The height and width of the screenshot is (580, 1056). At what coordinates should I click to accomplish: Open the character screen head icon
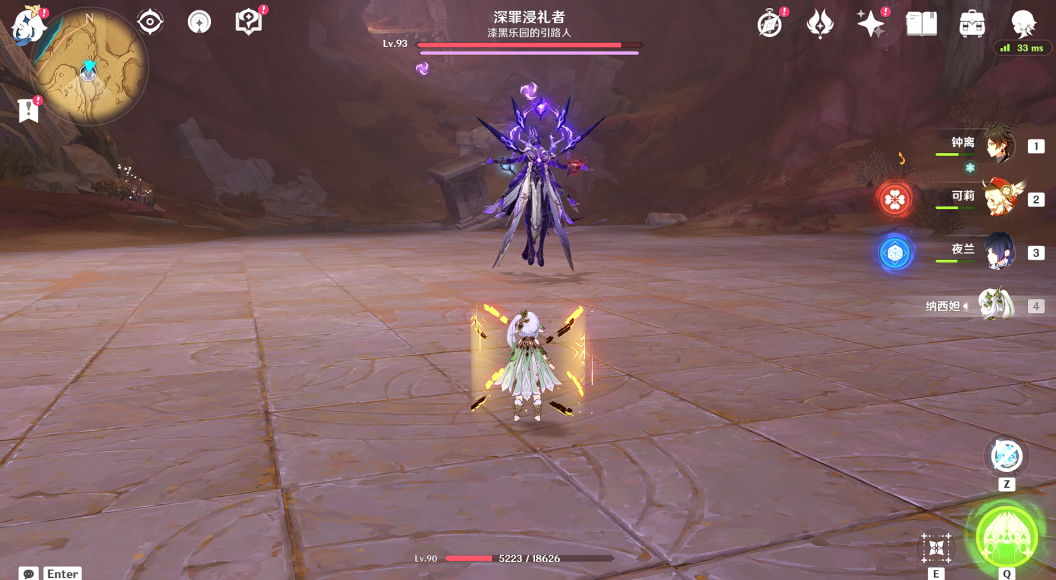1023,24
